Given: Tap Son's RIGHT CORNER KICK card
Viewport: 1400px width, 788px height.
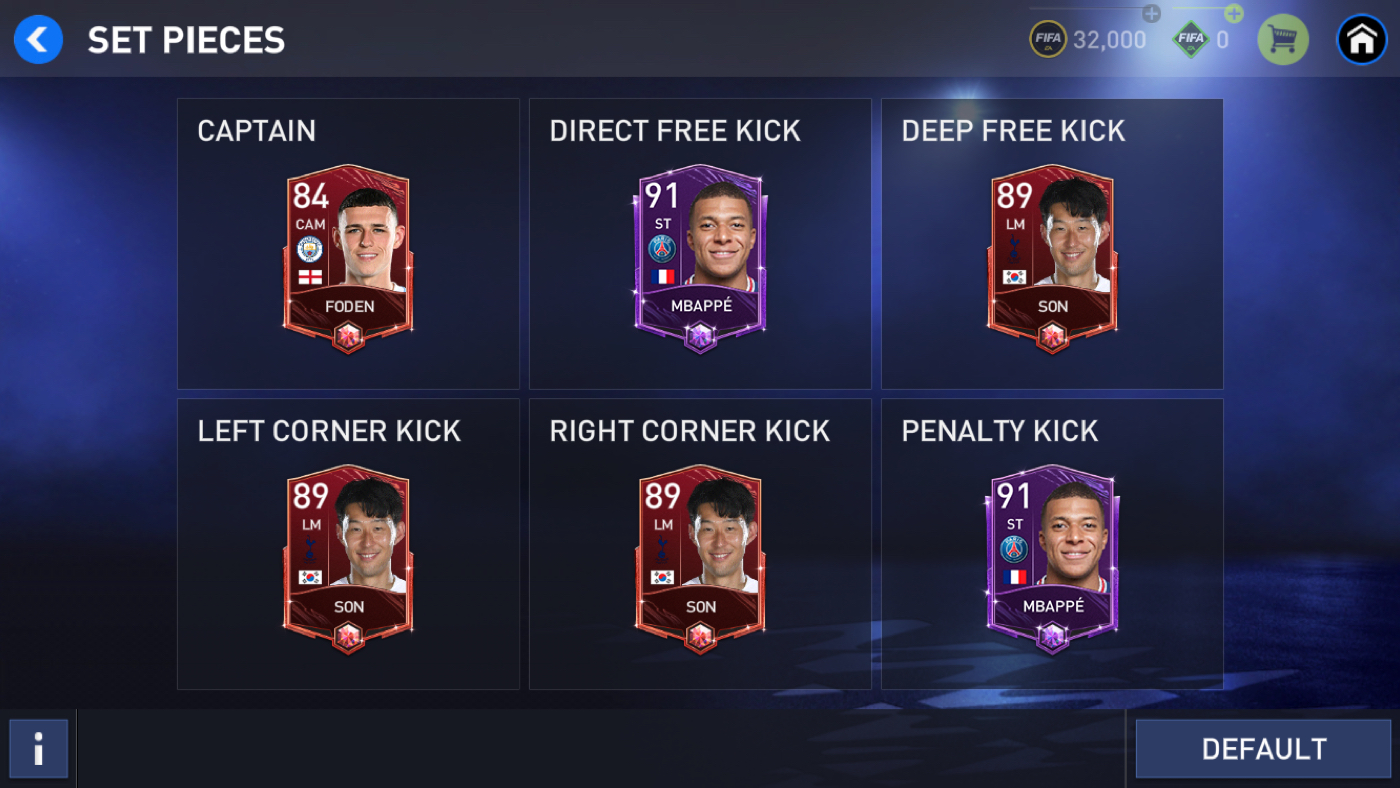Looking at the screenshot, I should point(700,555).
